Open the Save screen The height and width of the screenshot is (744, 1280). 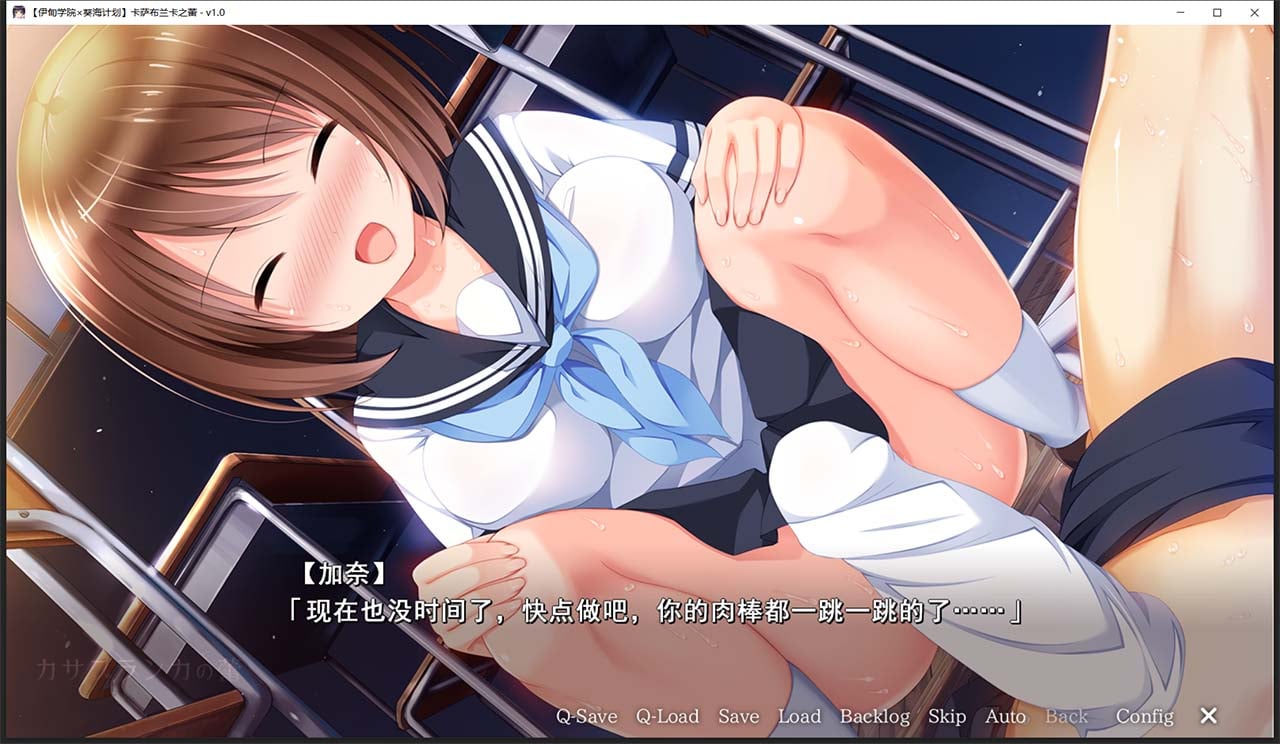739,717
